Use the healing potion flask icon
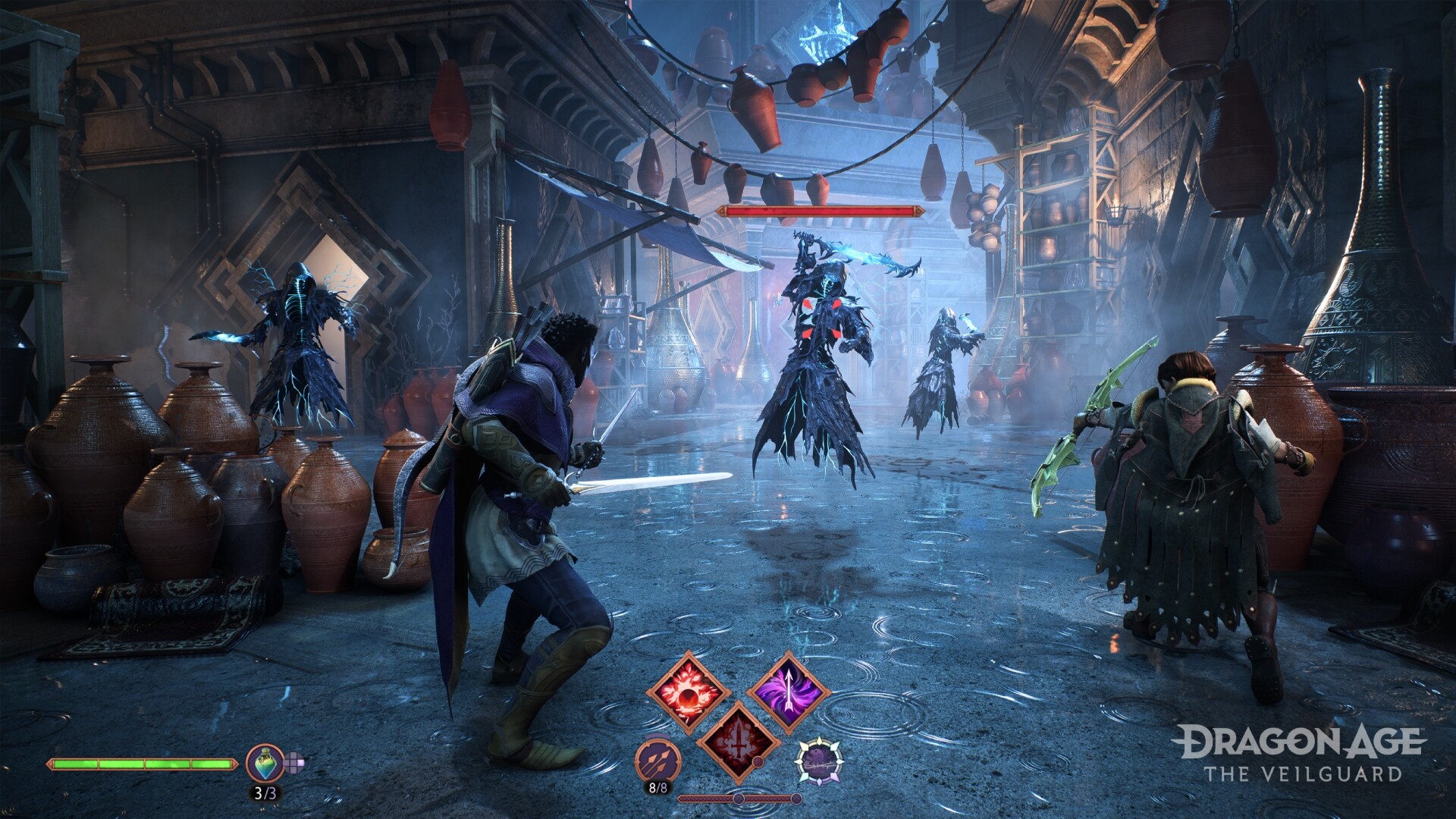Viewport: 1456px width, 819px height. tap(265, 764)
